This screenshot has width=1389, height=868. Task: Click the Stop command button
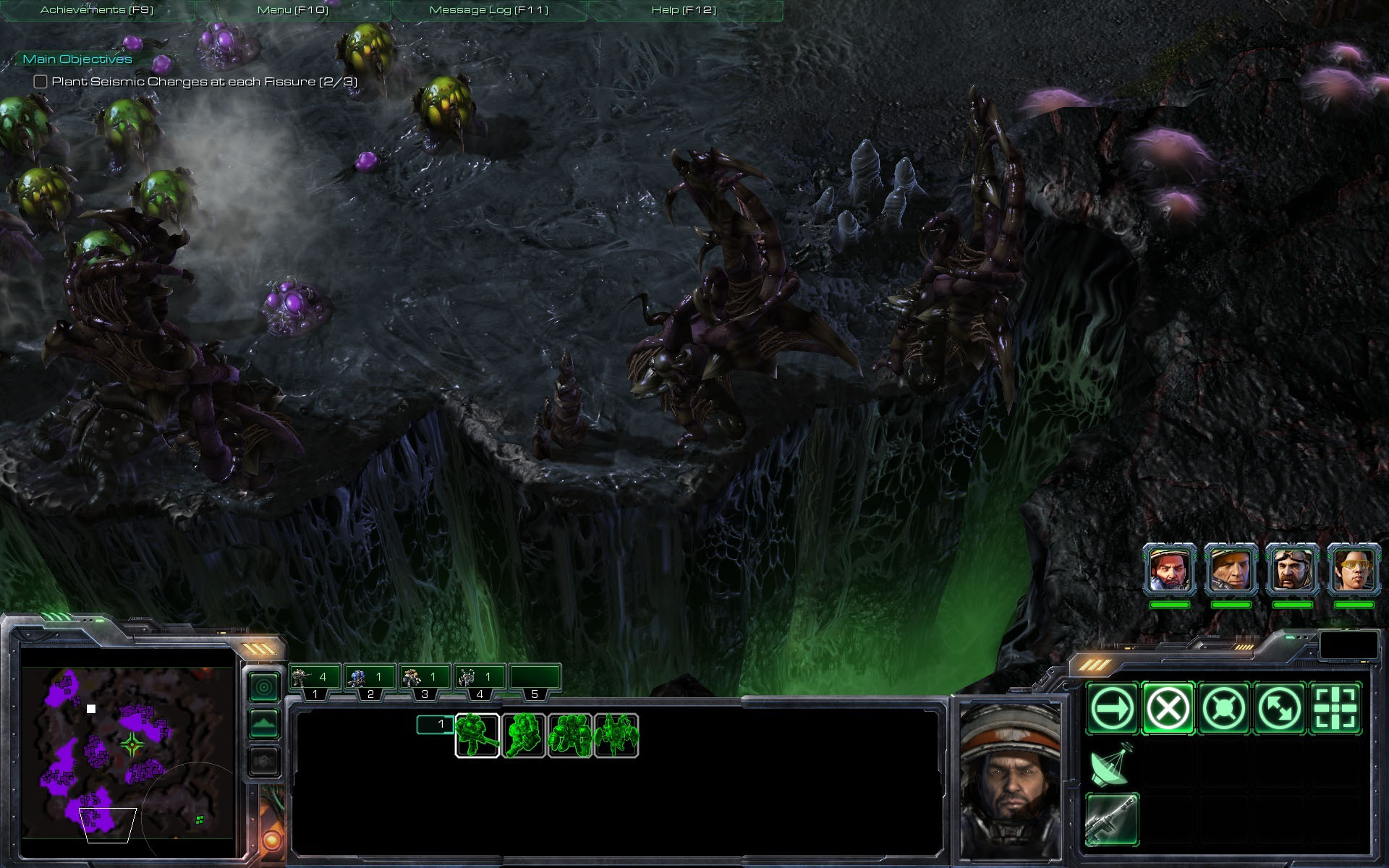click(x=1167, y=709)
